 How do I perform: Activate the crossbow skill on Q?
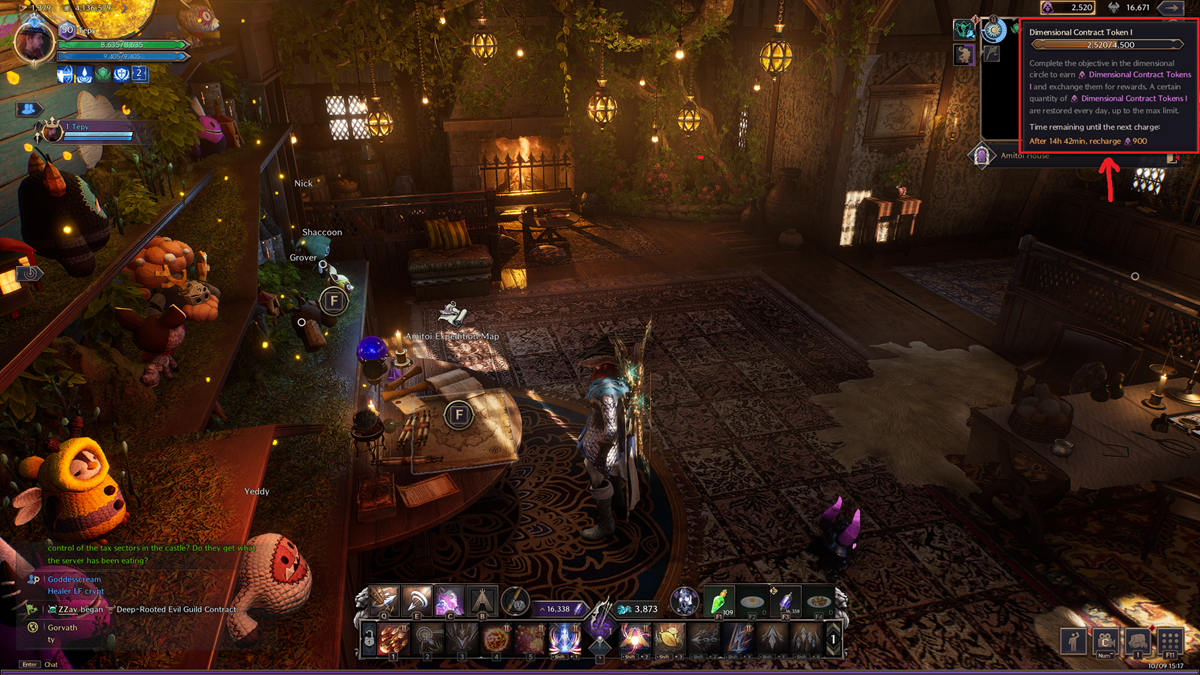point(385,600)
